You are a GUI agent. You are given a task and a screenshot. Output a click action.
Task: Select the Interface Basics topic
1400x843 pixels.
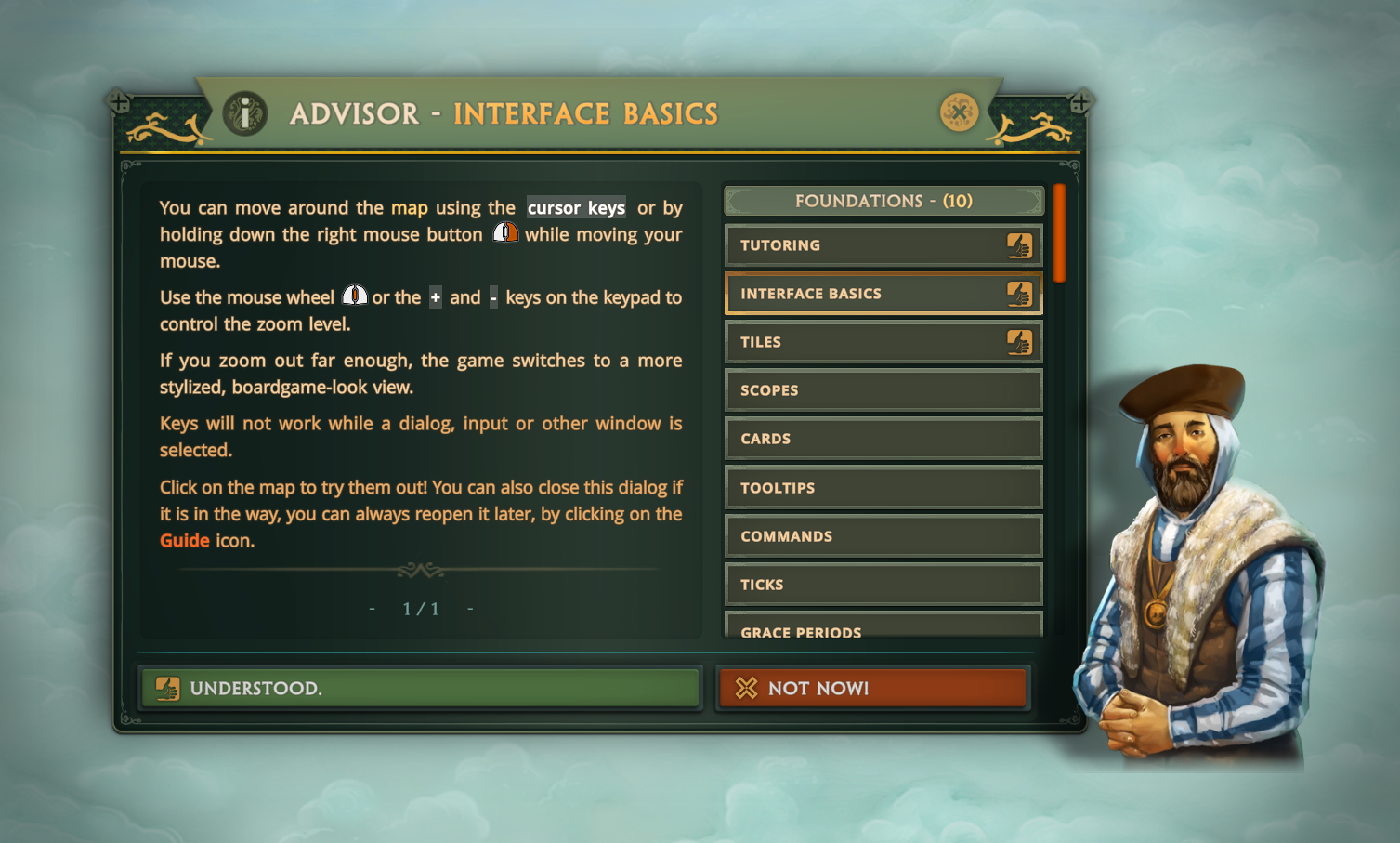(883, 294)
